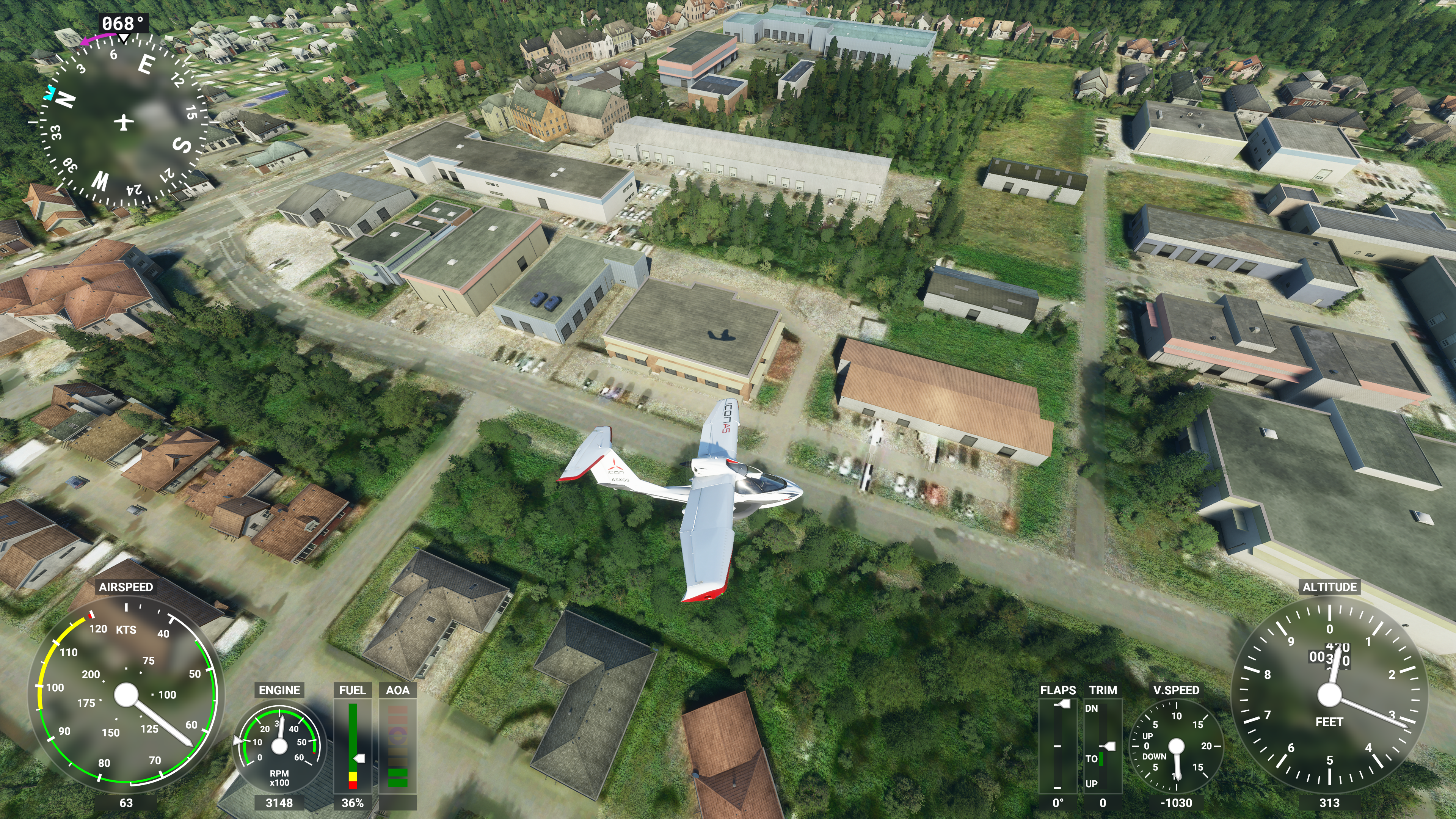Click the engine RPM gauge
The image size is (1456, 819).
tap(279, 745)
